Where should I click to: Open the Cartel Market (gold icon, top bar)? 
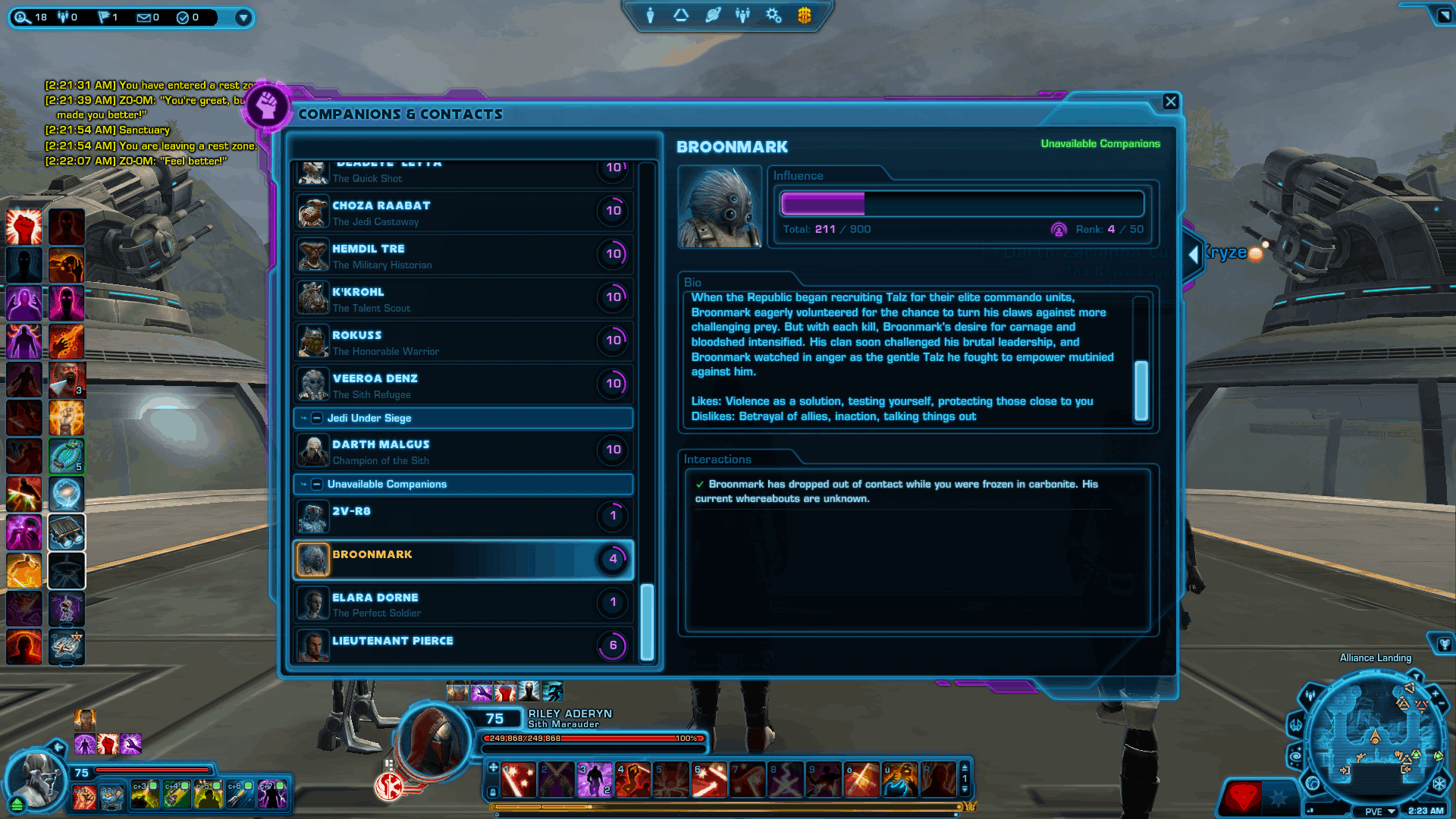click(803, 15)
